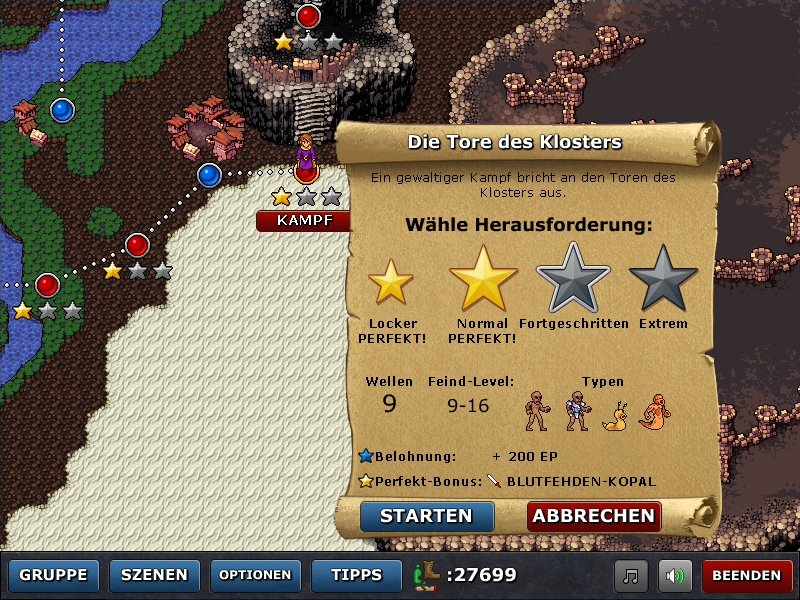Viewport: 800px width, 600px height.
Task: Cancel with the ABBRECHEN button
Action: point(594,516)
